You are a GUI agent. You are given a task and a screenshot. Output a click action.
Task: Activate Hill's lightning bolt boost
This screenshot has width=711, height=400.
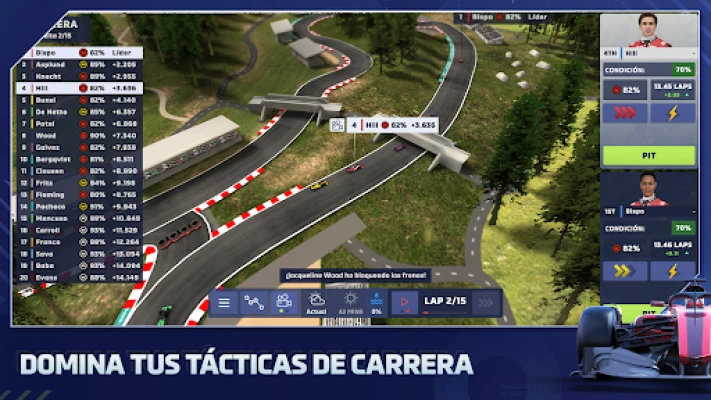point(672,113)
